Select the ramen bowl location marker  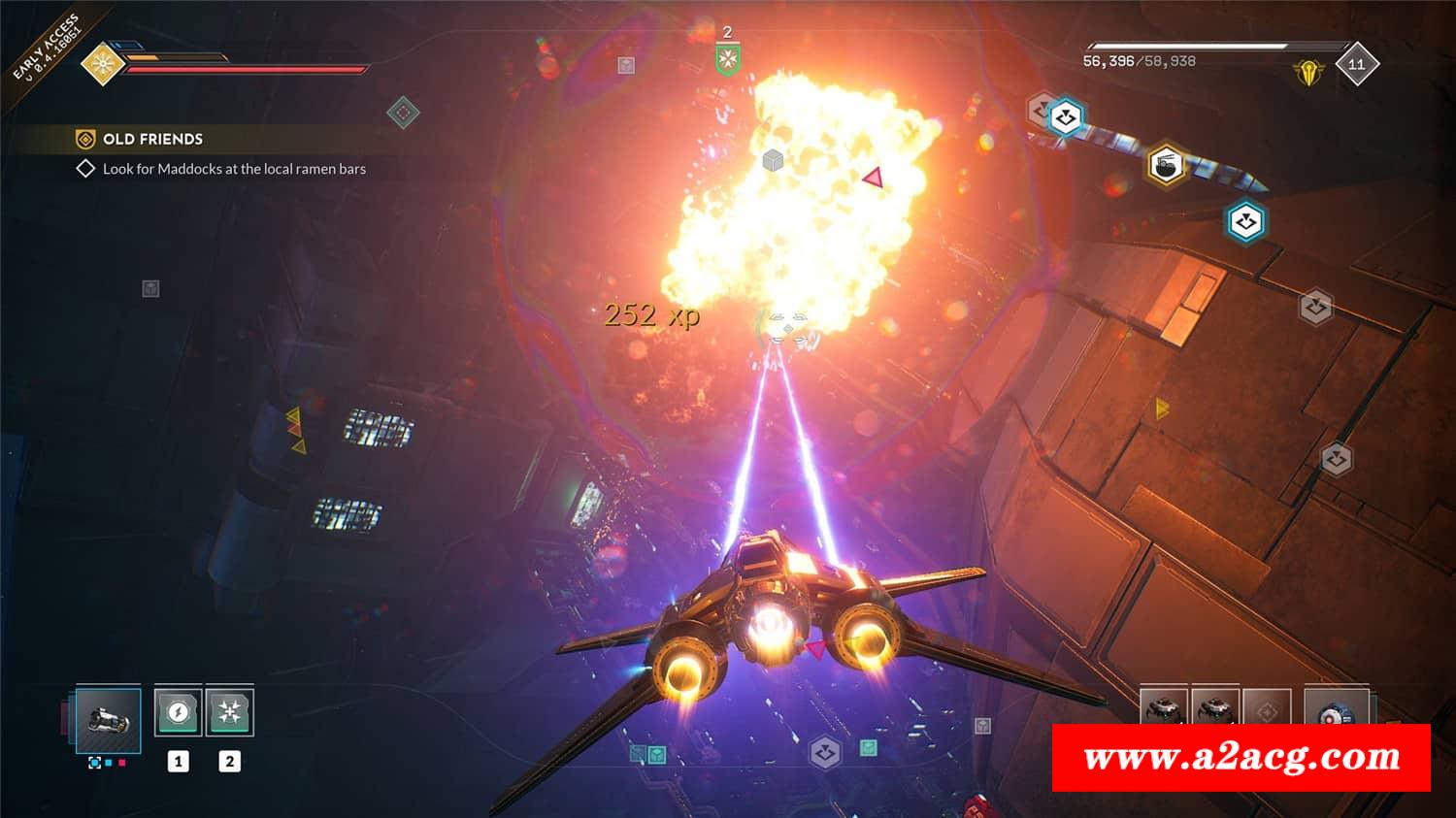pos(1166,164)
